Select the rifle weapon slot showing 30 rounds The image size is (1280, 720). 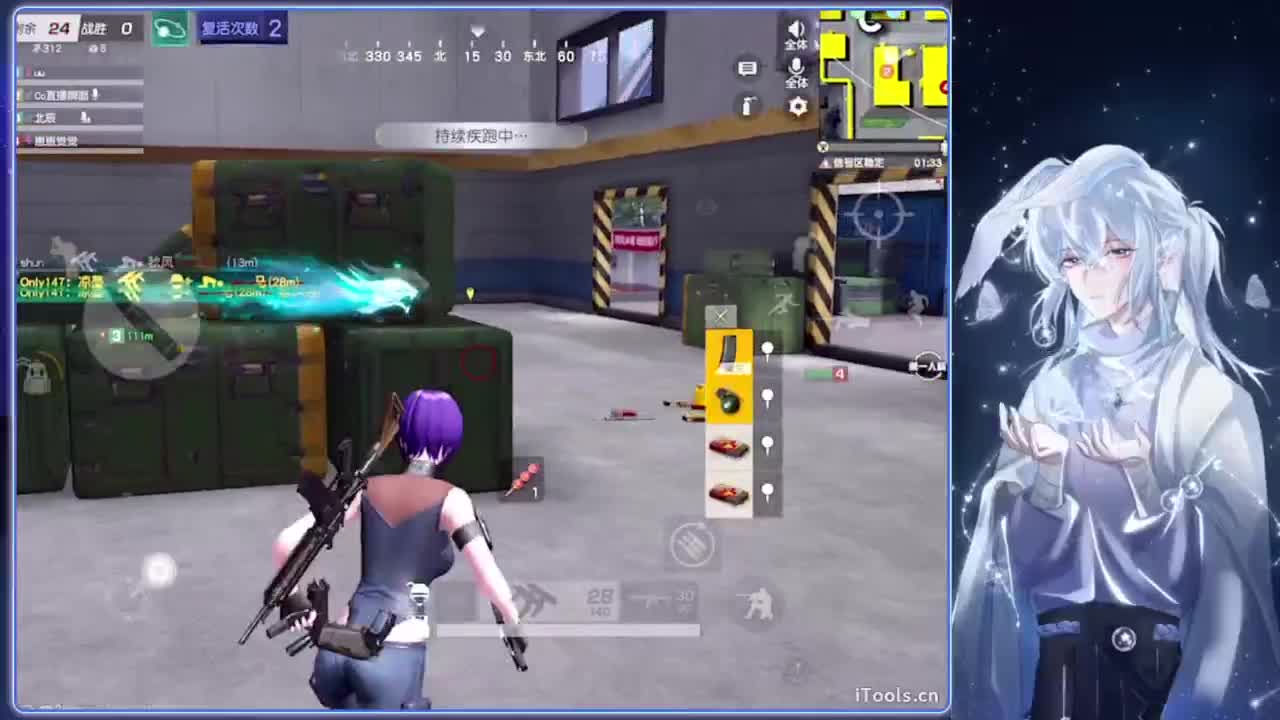660,600
